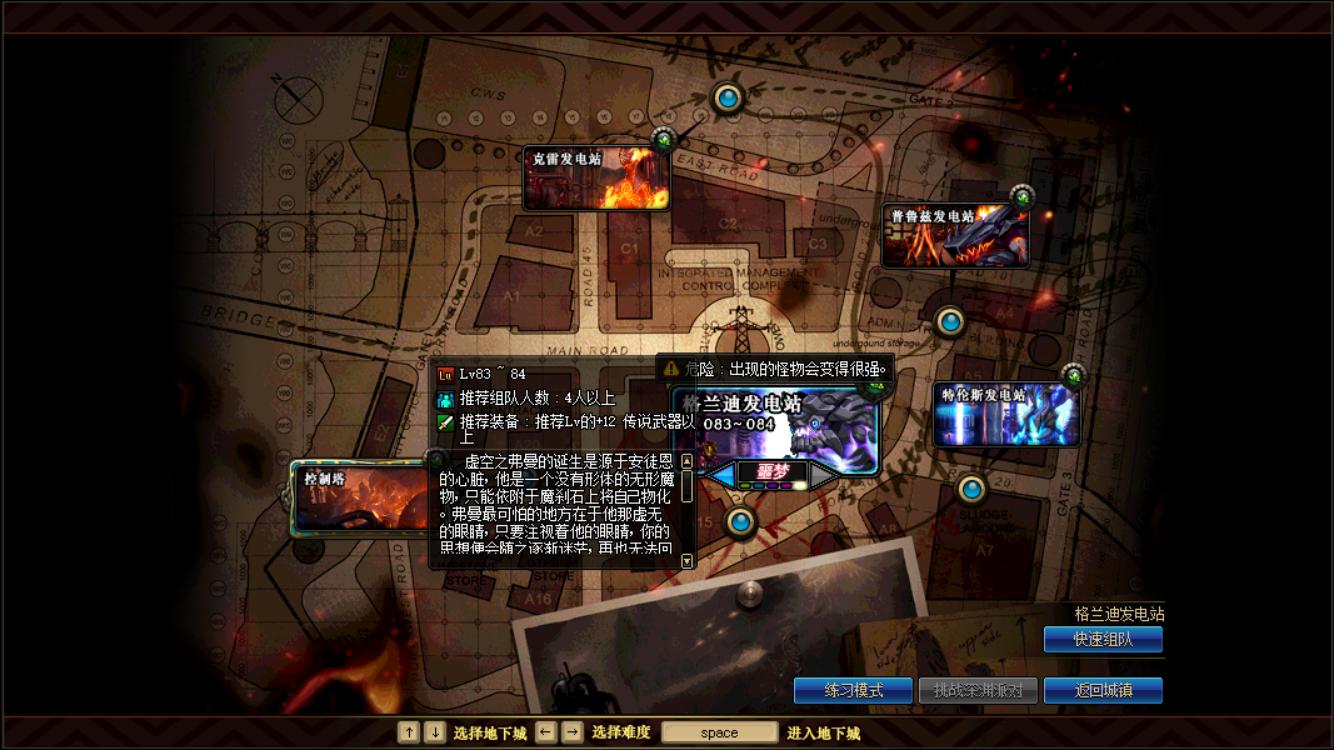Viewport: 1334px width, 750px height.
Task: Click the space key button to enter dungeon
Action: 719,732
